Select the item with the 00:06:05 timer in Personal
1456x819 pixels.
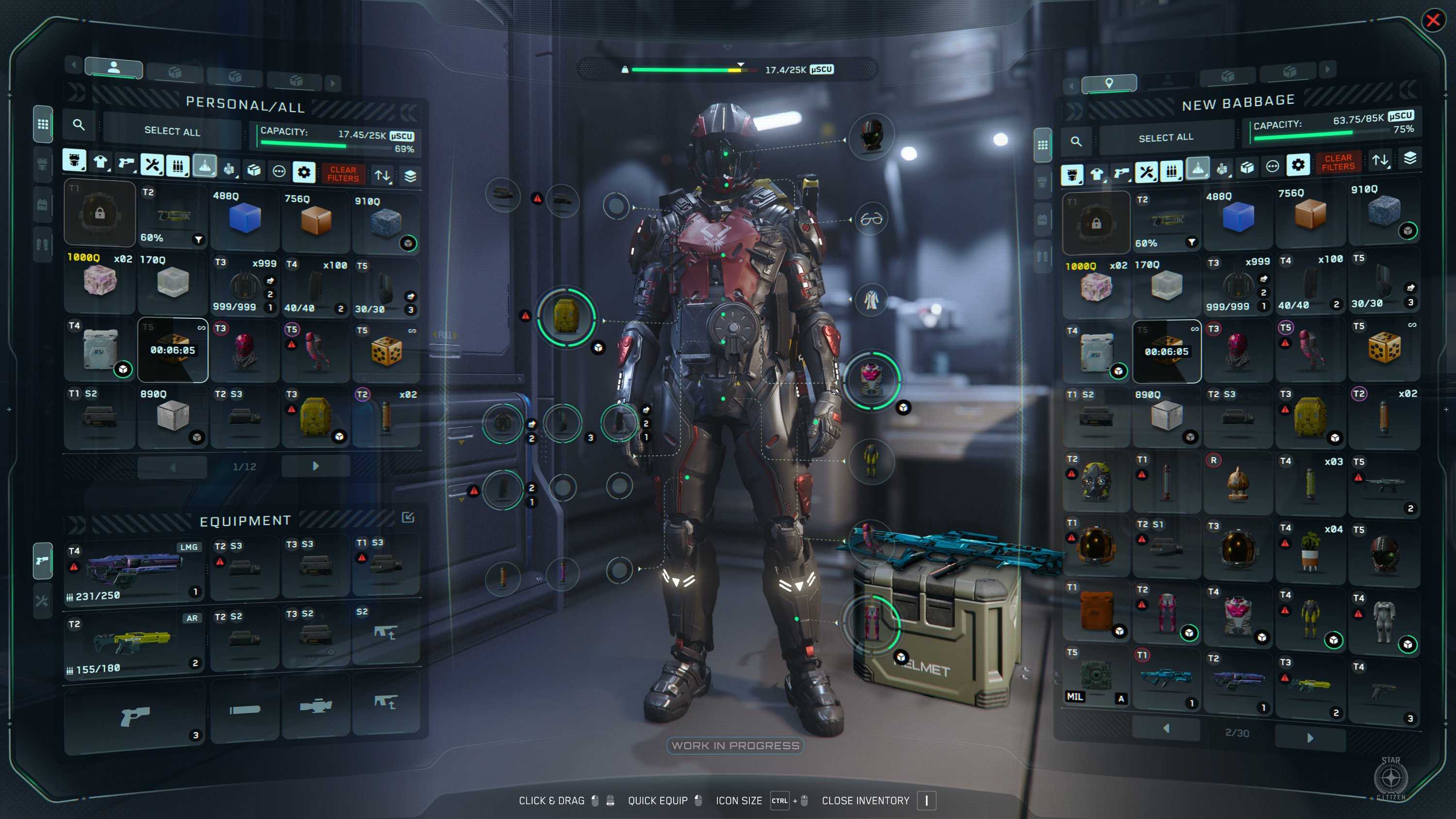click(173, 350)
